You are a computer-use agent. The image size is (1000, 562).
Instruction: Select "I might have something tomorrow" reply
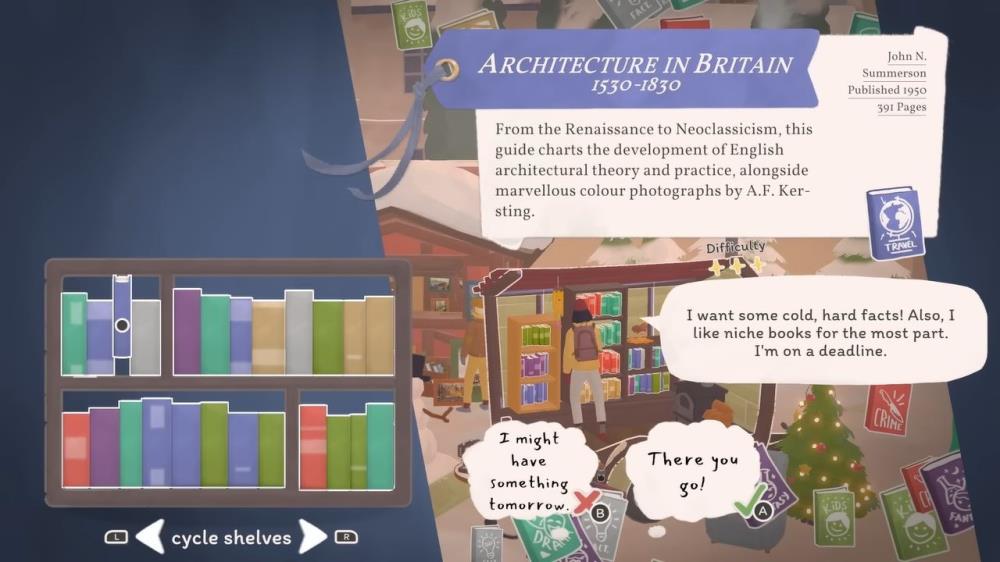[x=529, y=470]
